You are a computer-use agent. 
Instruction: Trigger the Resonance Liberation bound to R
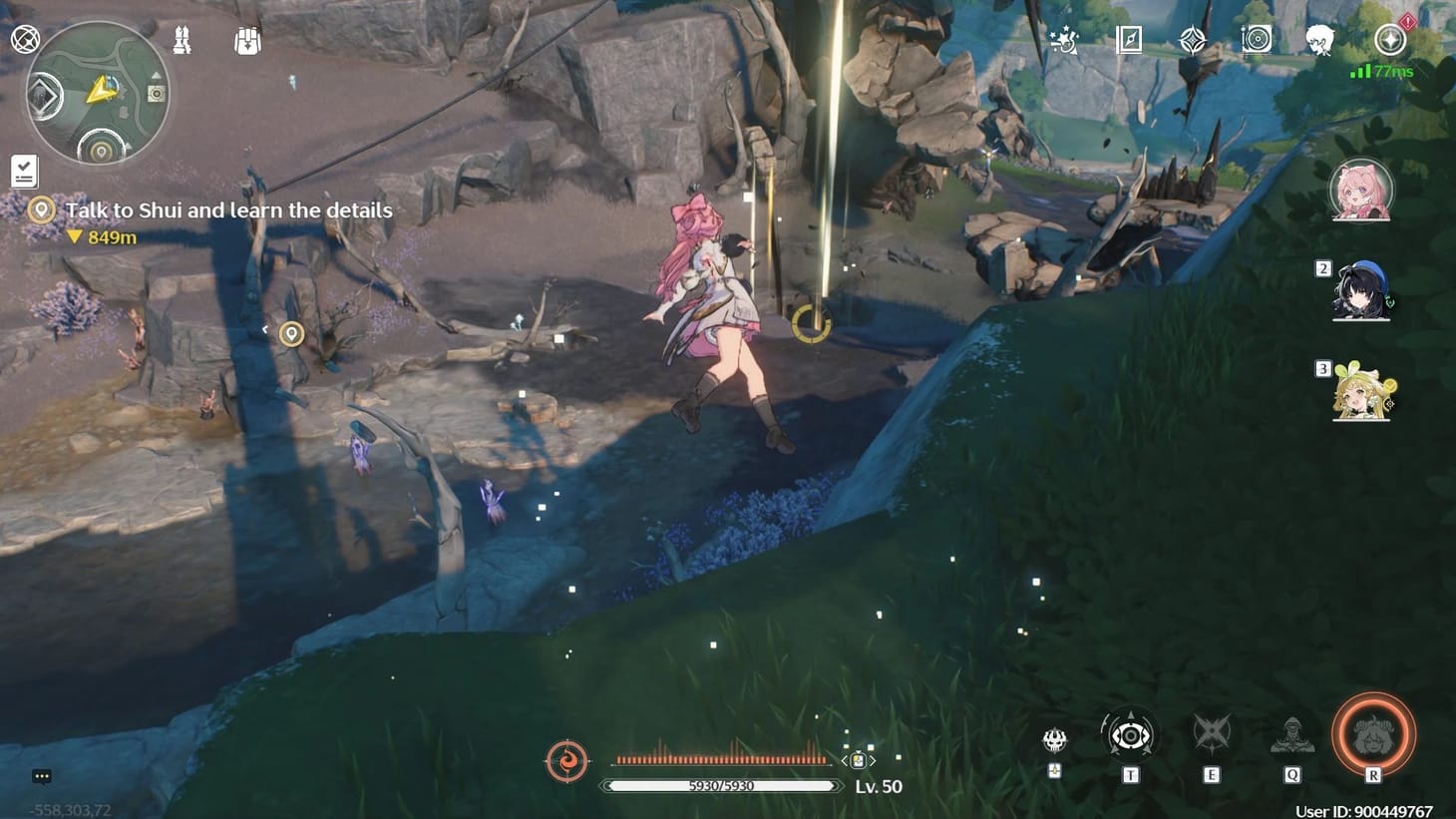pos(1373,735)
